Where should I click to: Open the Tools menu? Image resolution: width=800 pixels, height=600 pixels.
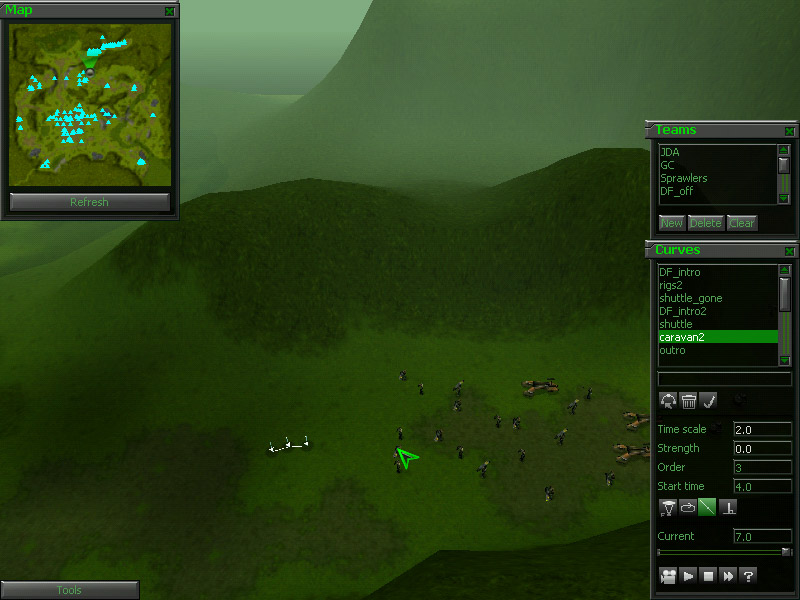point(69,590)
